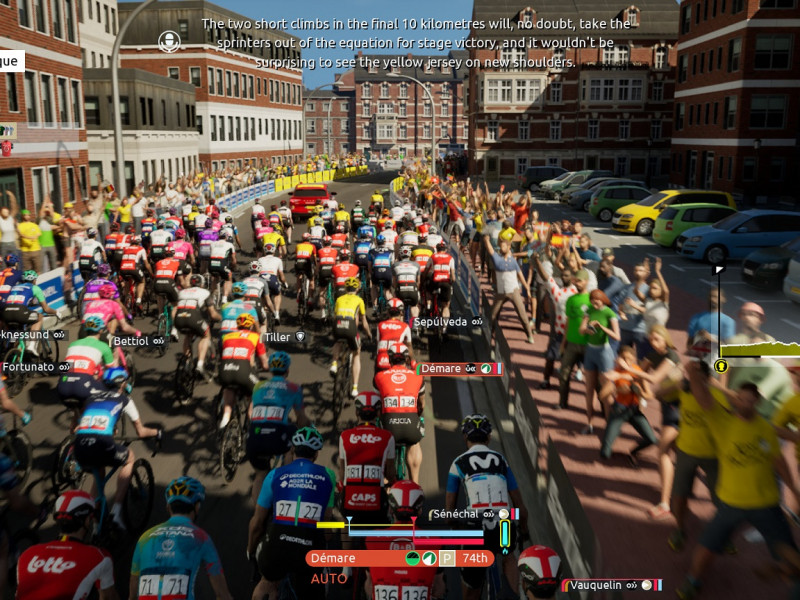Open the stage elevation profile

coord(762,350)
